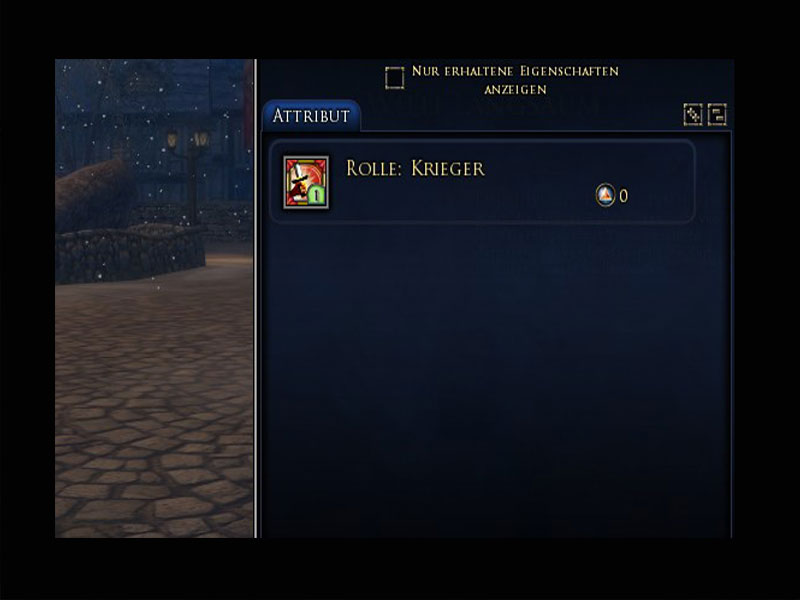
Task: Select the Rolle: Krieger trait icon
Action: coord(306,181)
